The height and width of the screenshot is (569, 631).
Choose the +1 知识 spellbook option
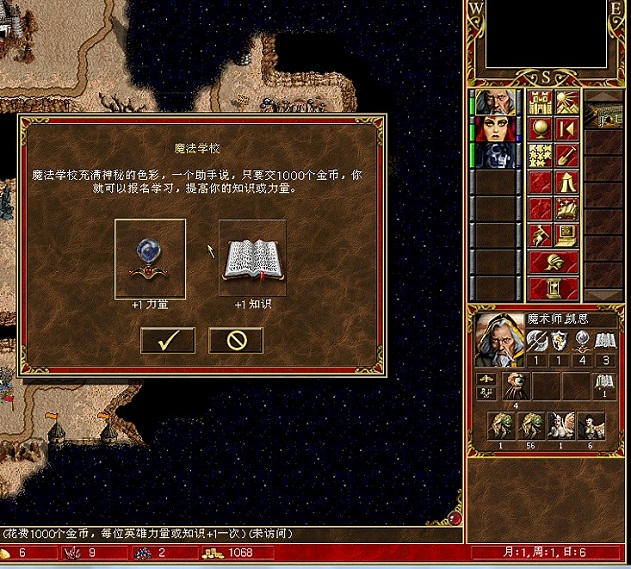pyautogui.click(x=252, y=258)
